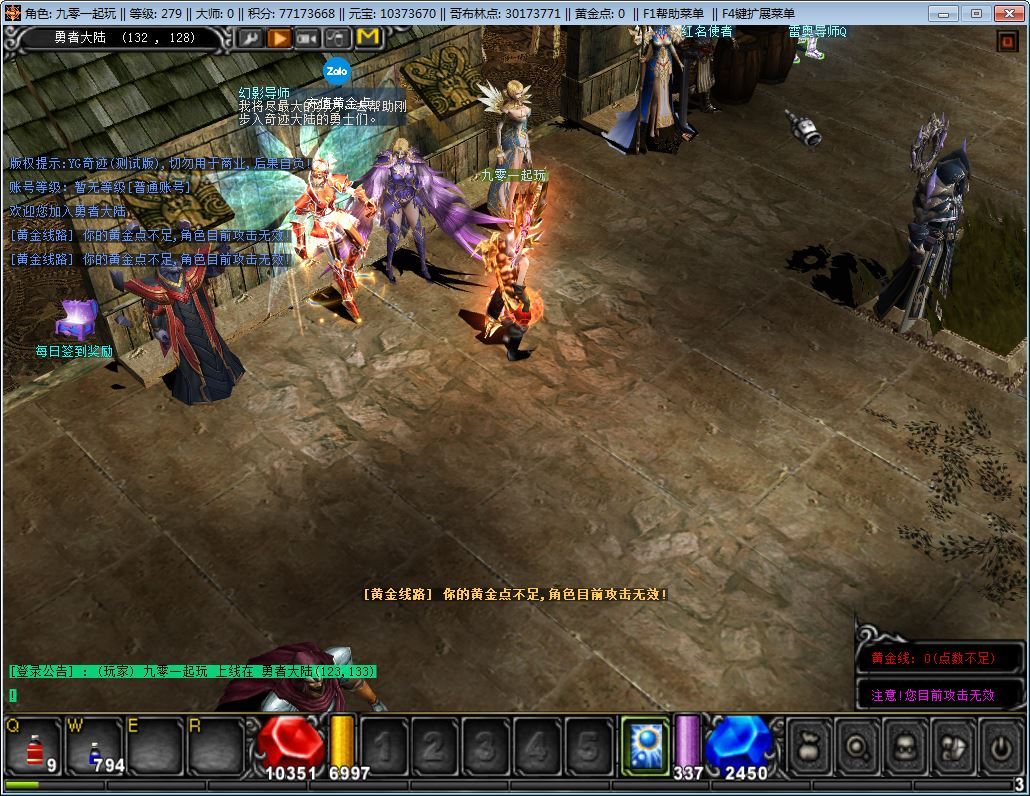Open the daily sign-in reward chest
1030x796 pixels.
[75, 320]
